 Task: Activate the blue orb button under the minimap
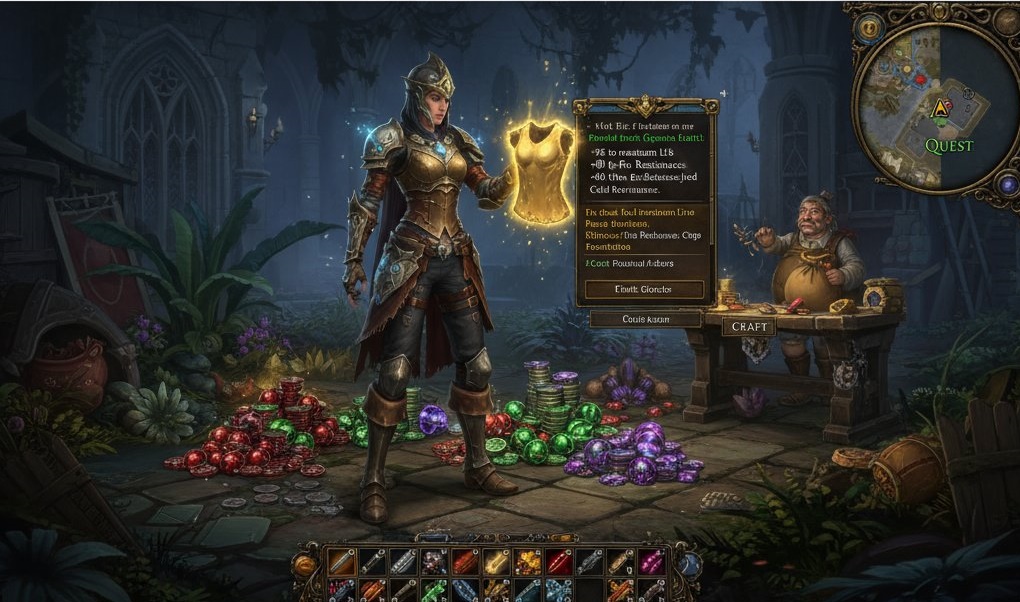[1007, 185]
